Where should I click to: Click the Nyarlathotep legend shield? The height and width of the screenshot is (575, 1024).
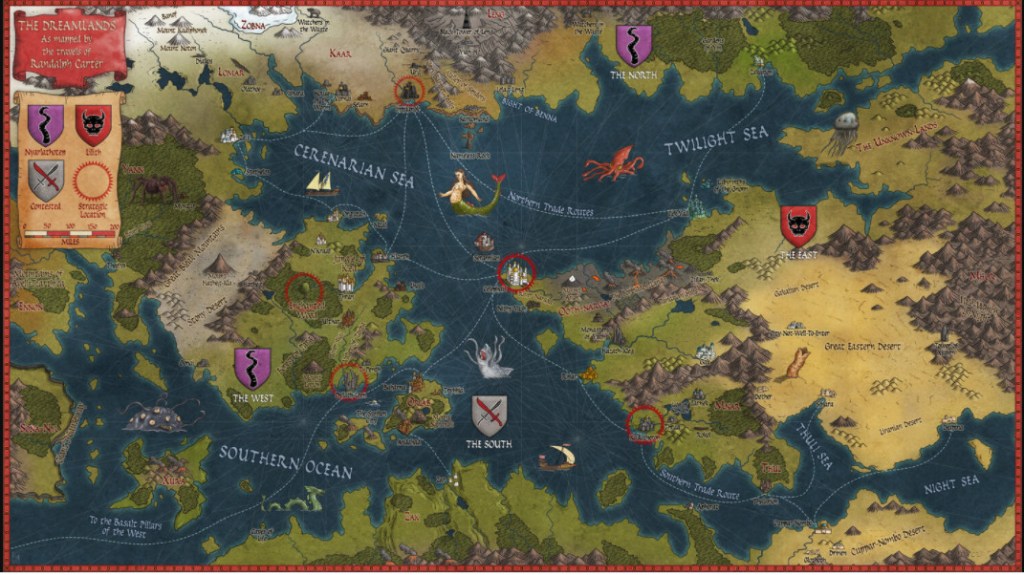[x=45, y=124]
